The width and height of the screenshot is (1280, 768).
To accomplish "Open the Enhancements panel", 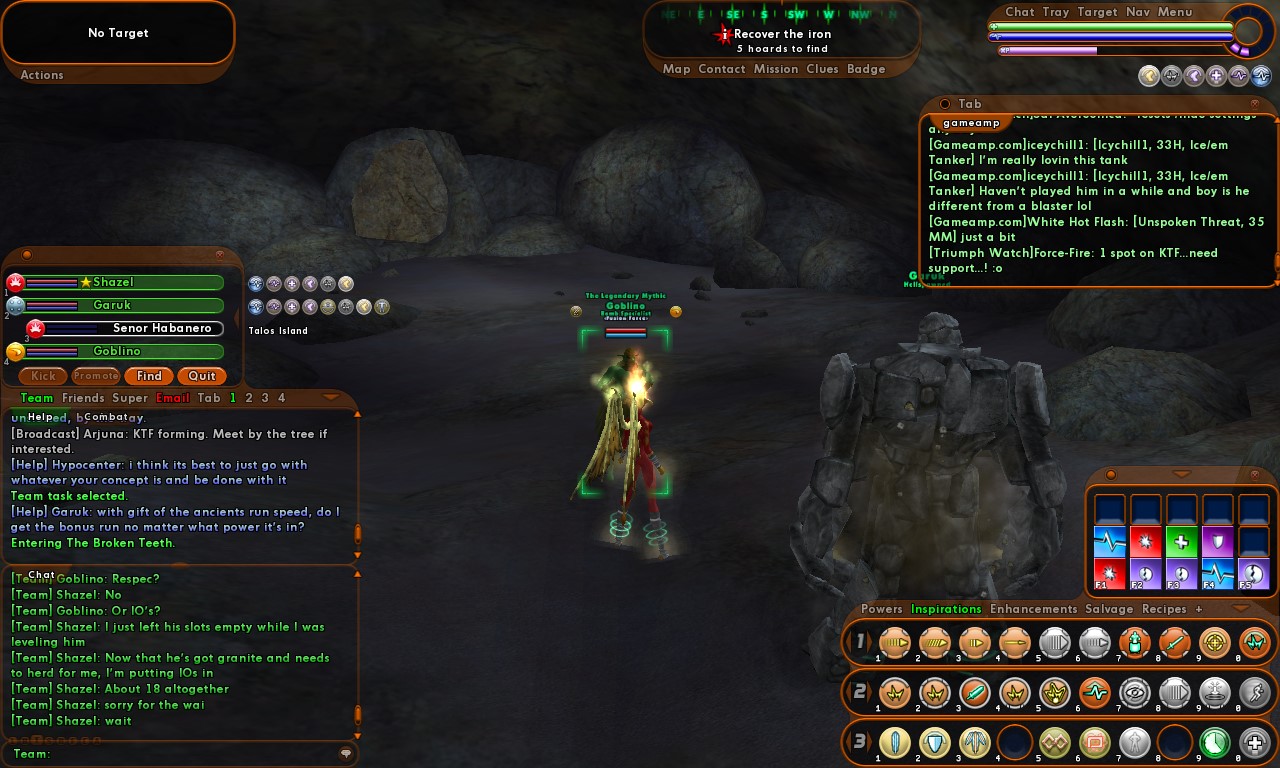I will pyautogui.click(x=1033, y=609).
